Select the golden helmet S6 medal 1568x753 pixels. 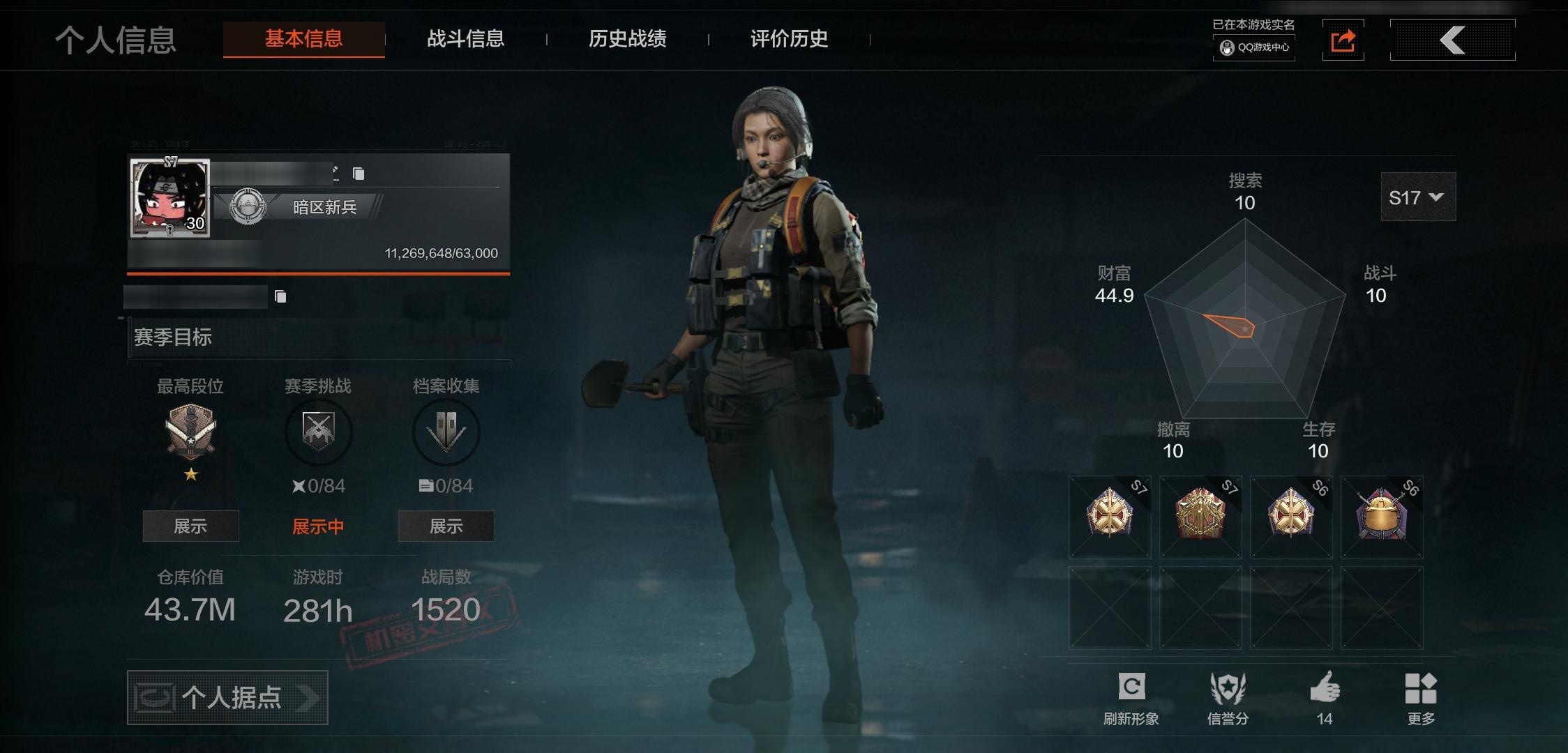pyautogui.click(x=1381, y=517)
